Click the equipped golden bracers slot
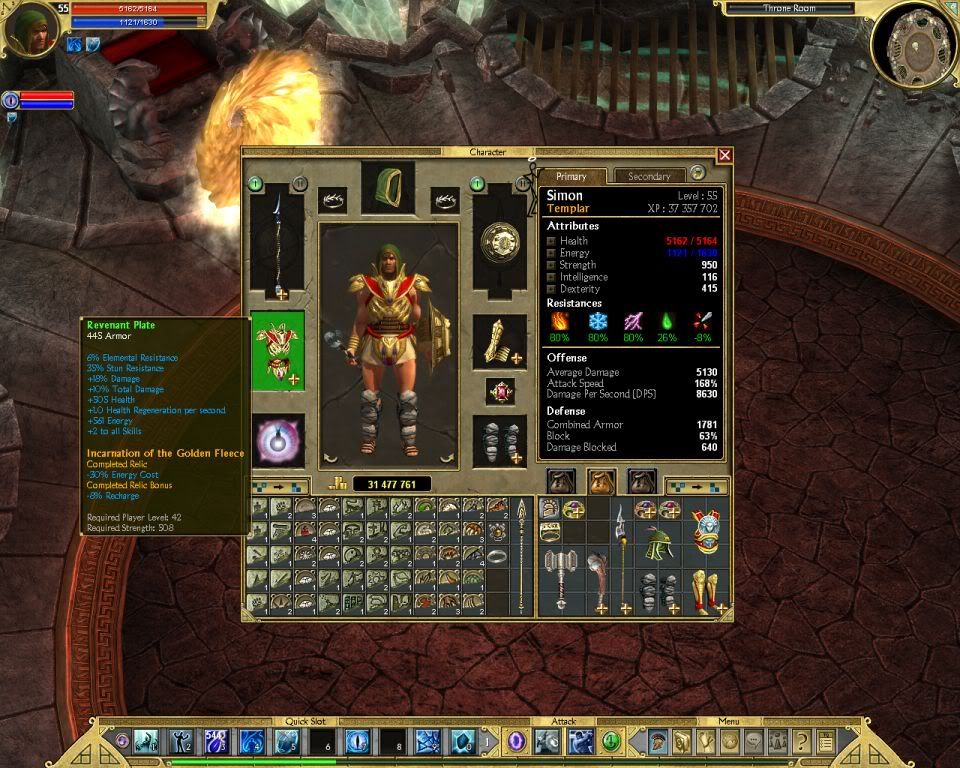960x768 pixels. tap(499, 343)
